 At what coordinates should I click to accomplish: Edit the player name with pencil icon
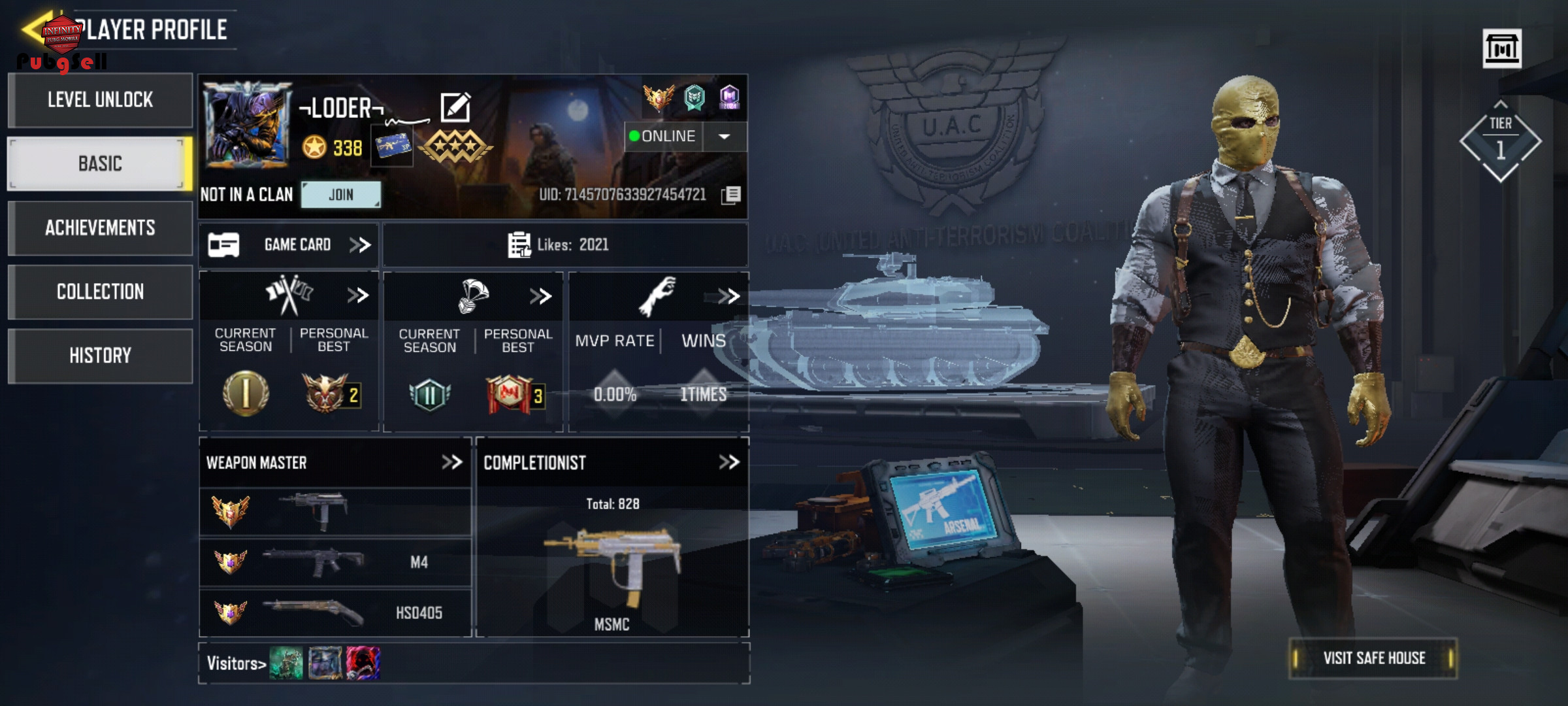point(455,108)
